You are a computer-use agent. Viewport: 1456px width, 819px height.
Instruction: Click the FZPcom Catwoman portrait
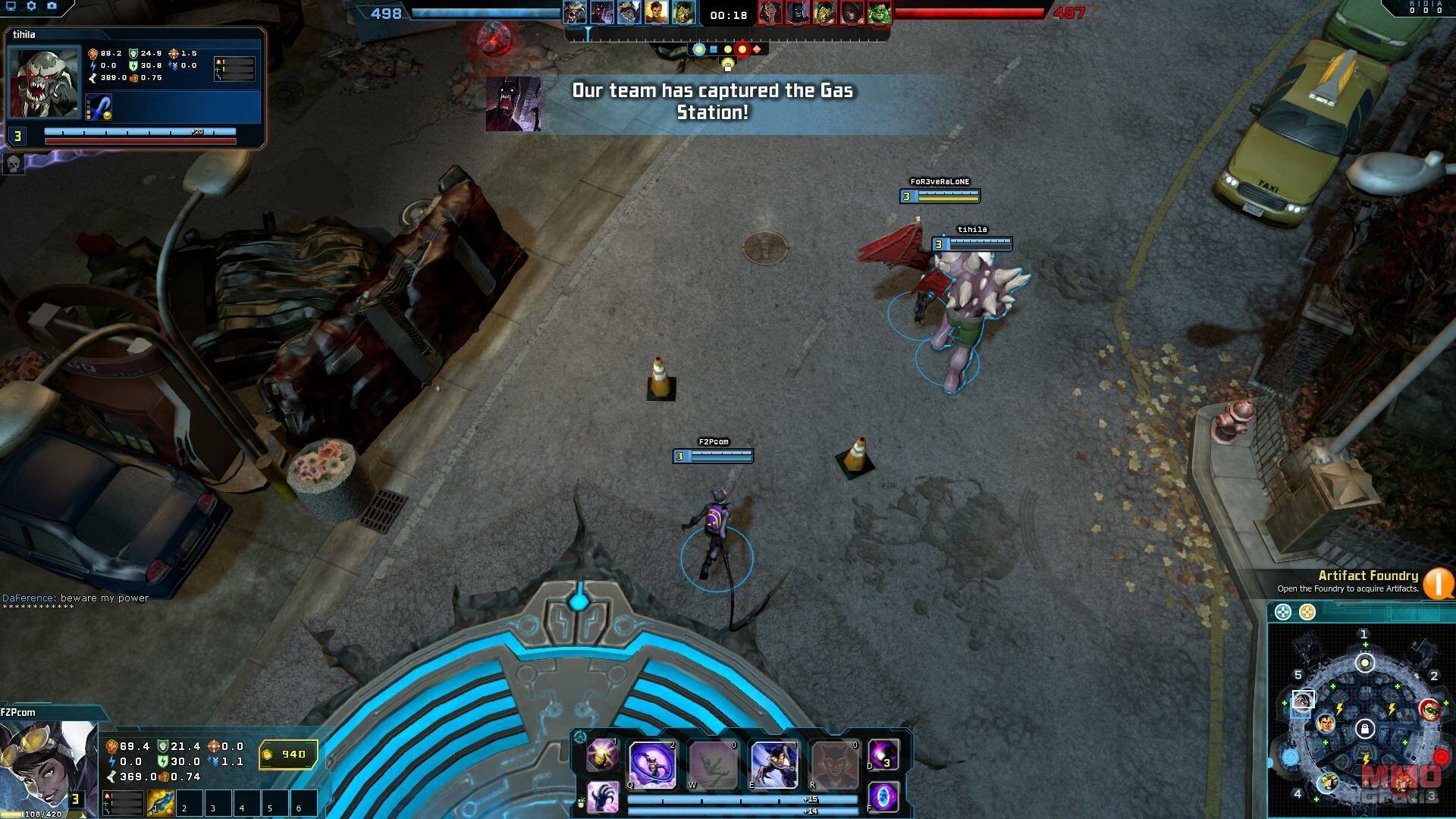[x=47, y=766]
